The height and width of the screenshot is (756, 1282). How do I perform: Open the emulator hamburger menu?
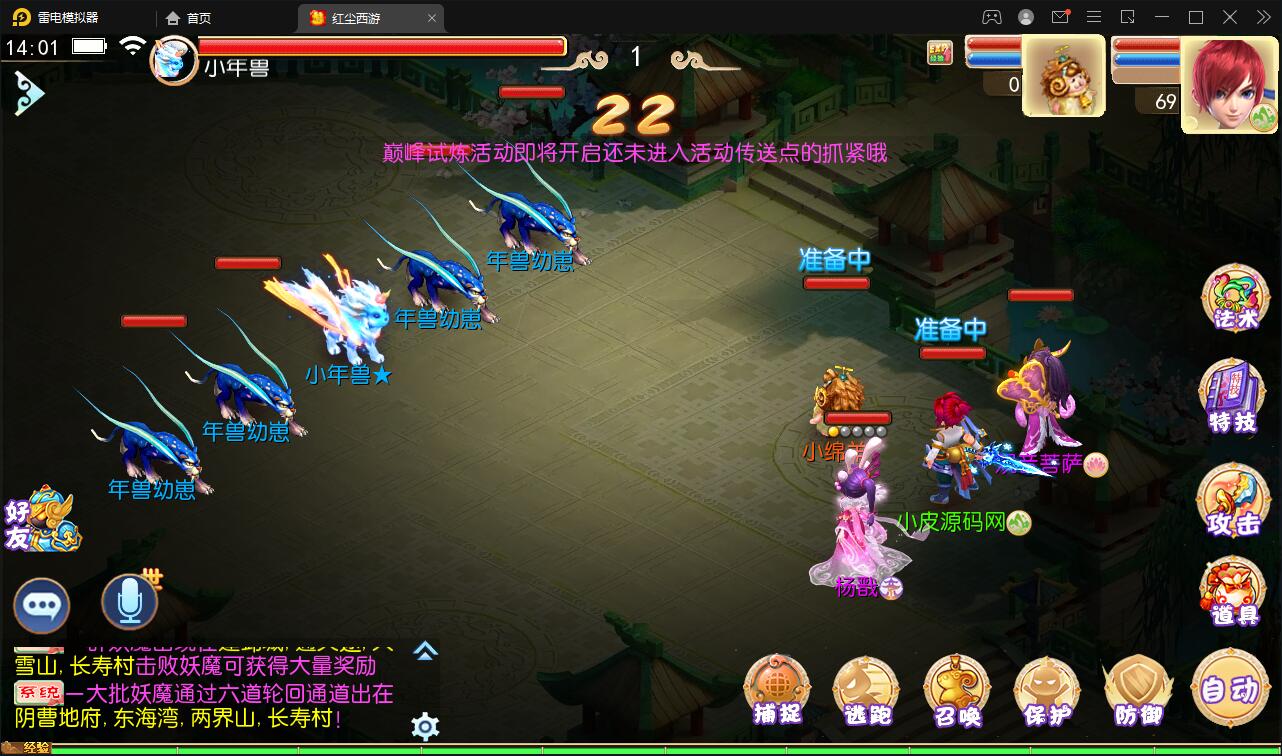coord(1094,17)
